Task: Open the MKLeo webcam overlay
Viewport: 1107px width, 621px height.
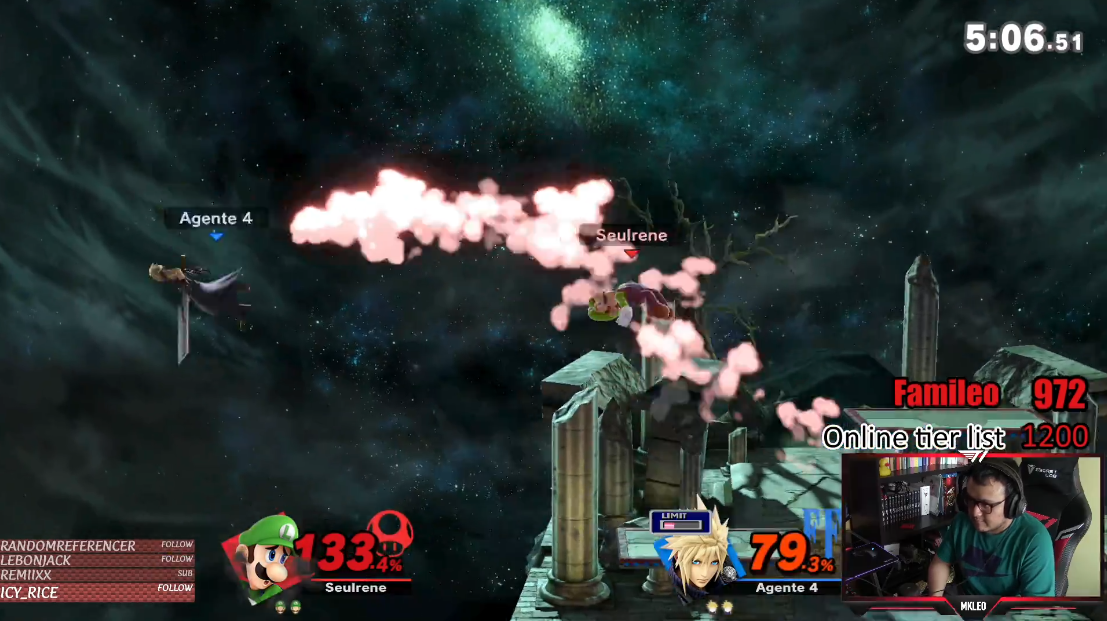Action: [x=970, y=528]
